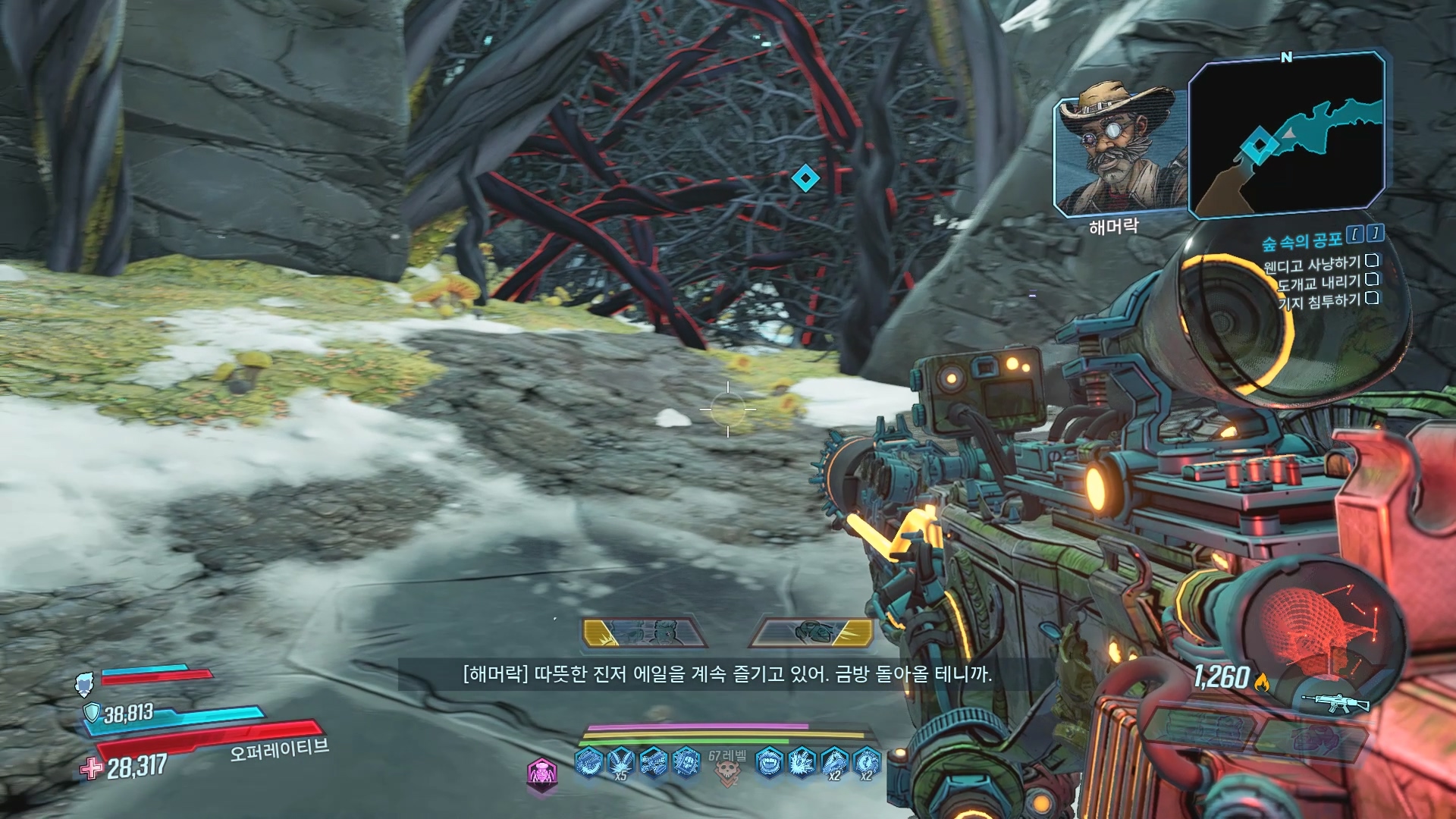Image resolution: width=1456 pixels, height=819 pixels.
Task: Activate the right action skill with gold tip
Action: tap(812, 632)
